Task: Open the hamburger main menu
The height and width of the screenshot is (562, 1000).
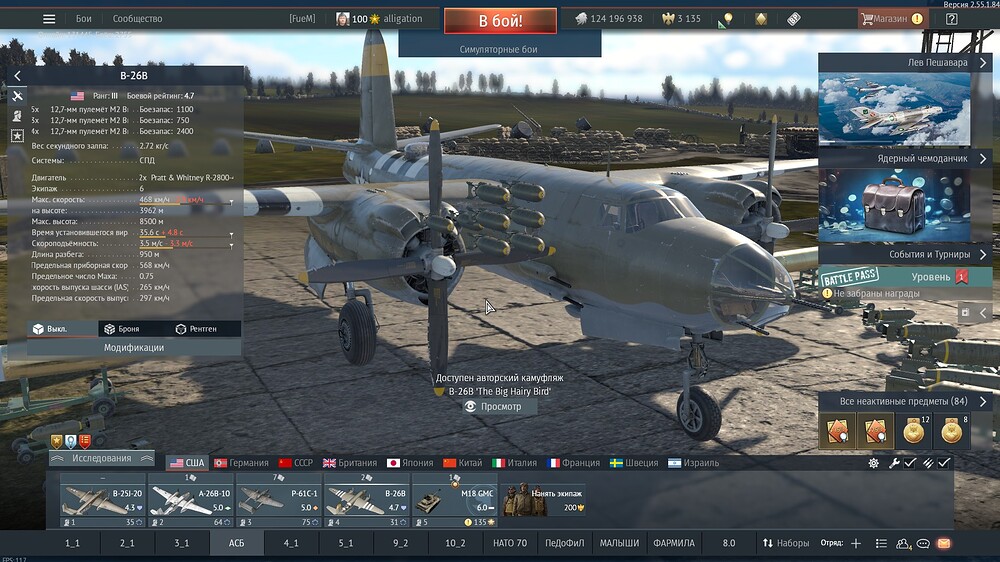Action: [x=49, y=19]
